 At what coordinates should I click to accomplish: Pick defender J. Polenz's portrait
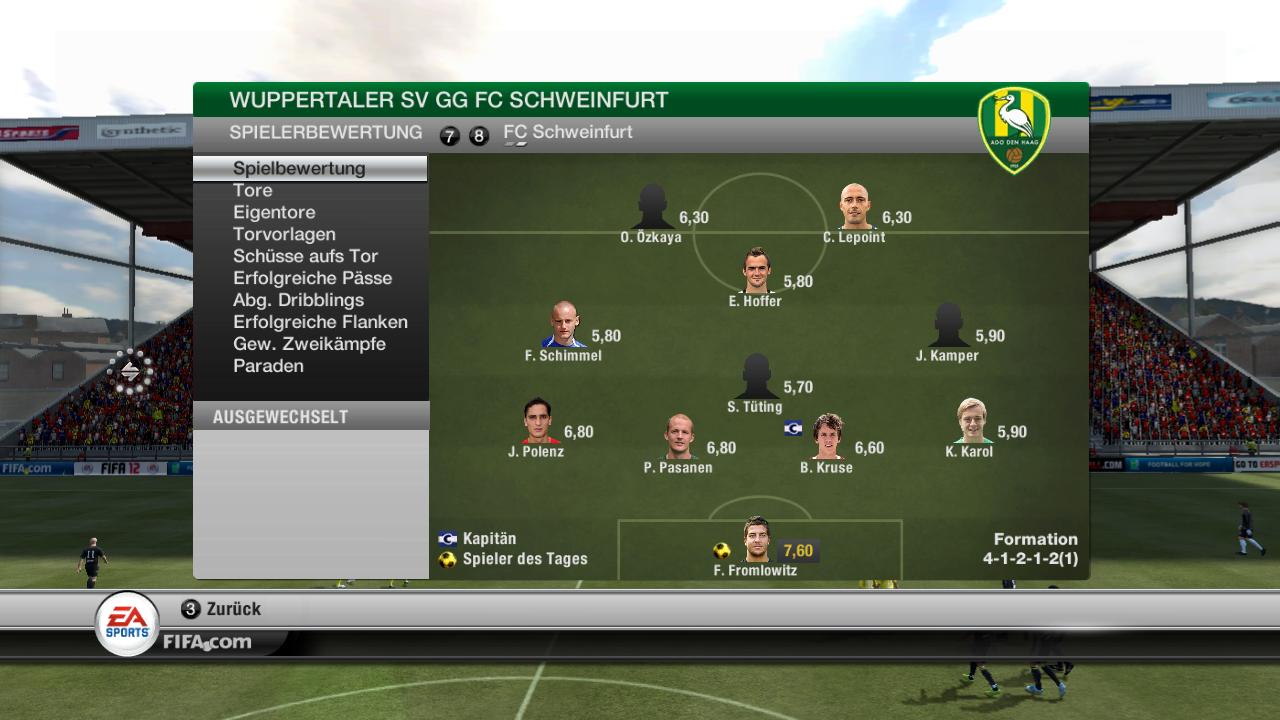[538, 422]
